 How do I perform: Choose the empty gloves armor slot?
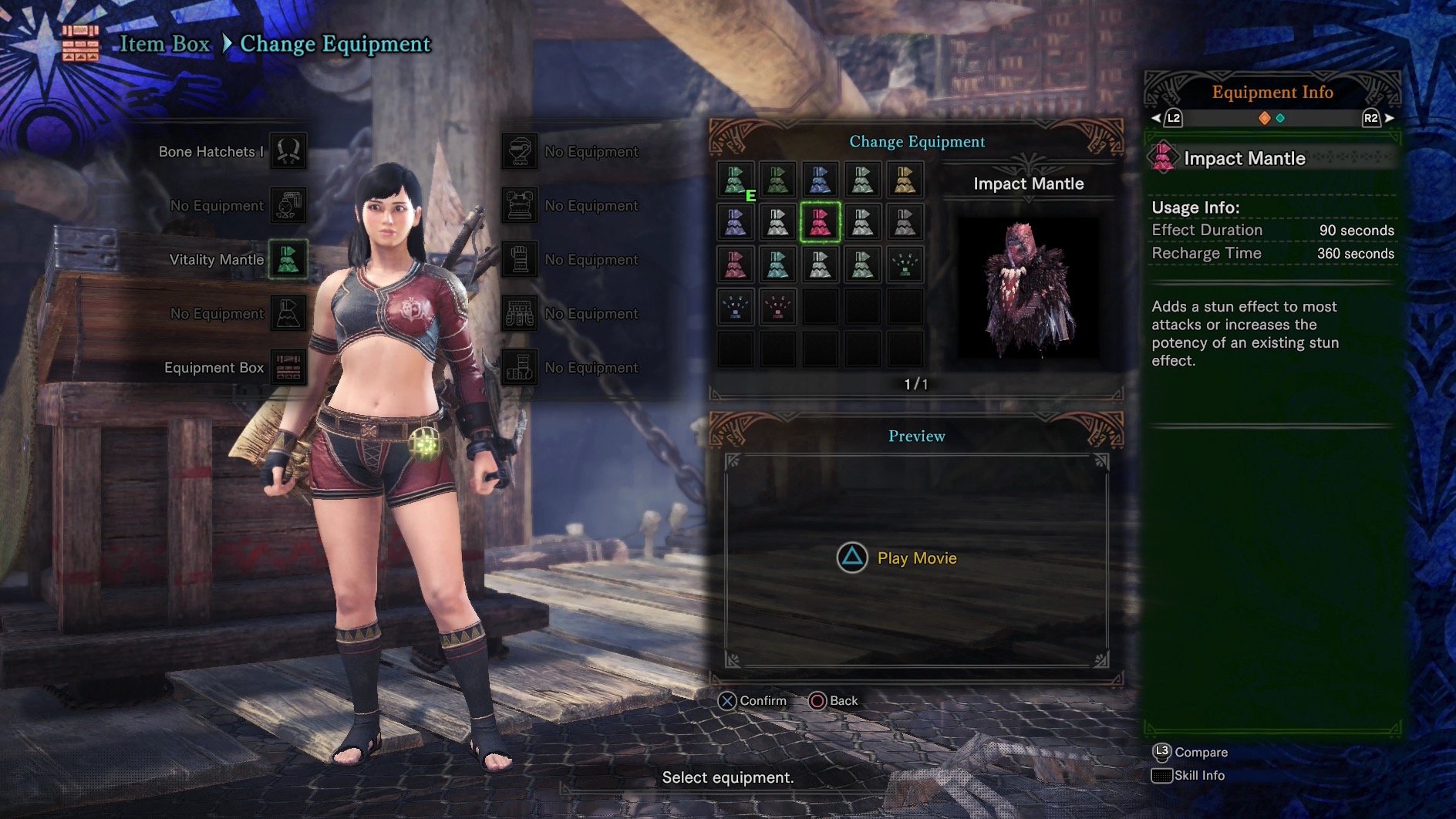click(520, 259)
